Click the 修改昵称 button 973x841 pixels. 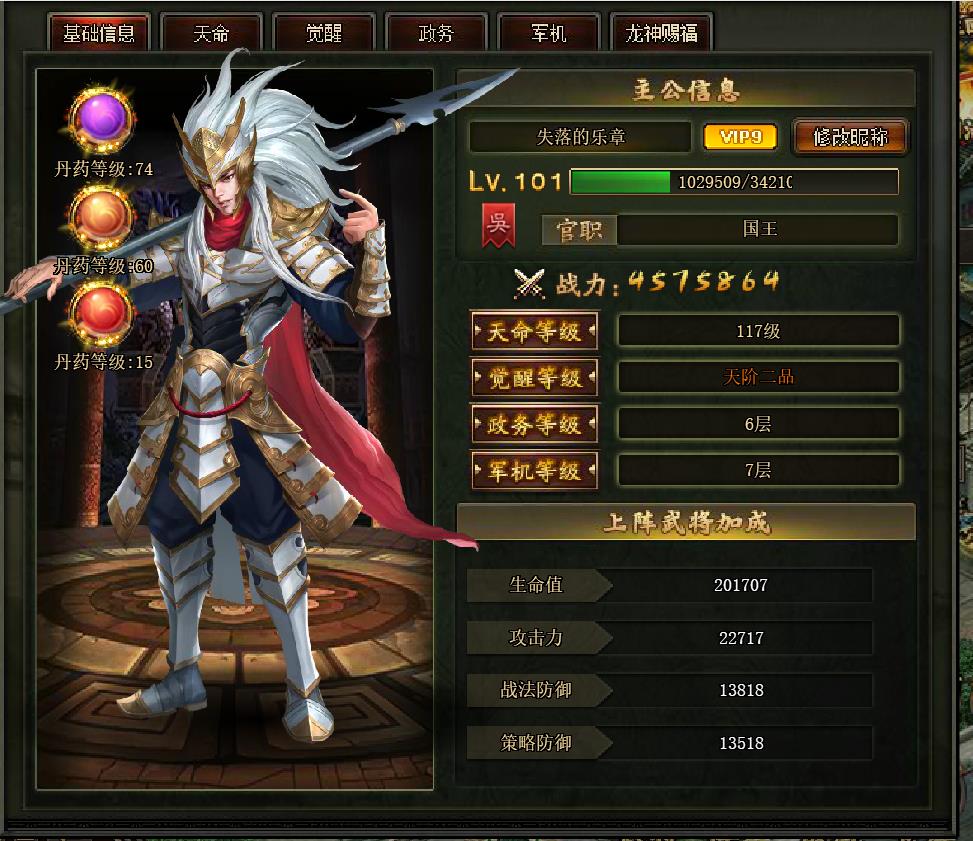[850, 137]
